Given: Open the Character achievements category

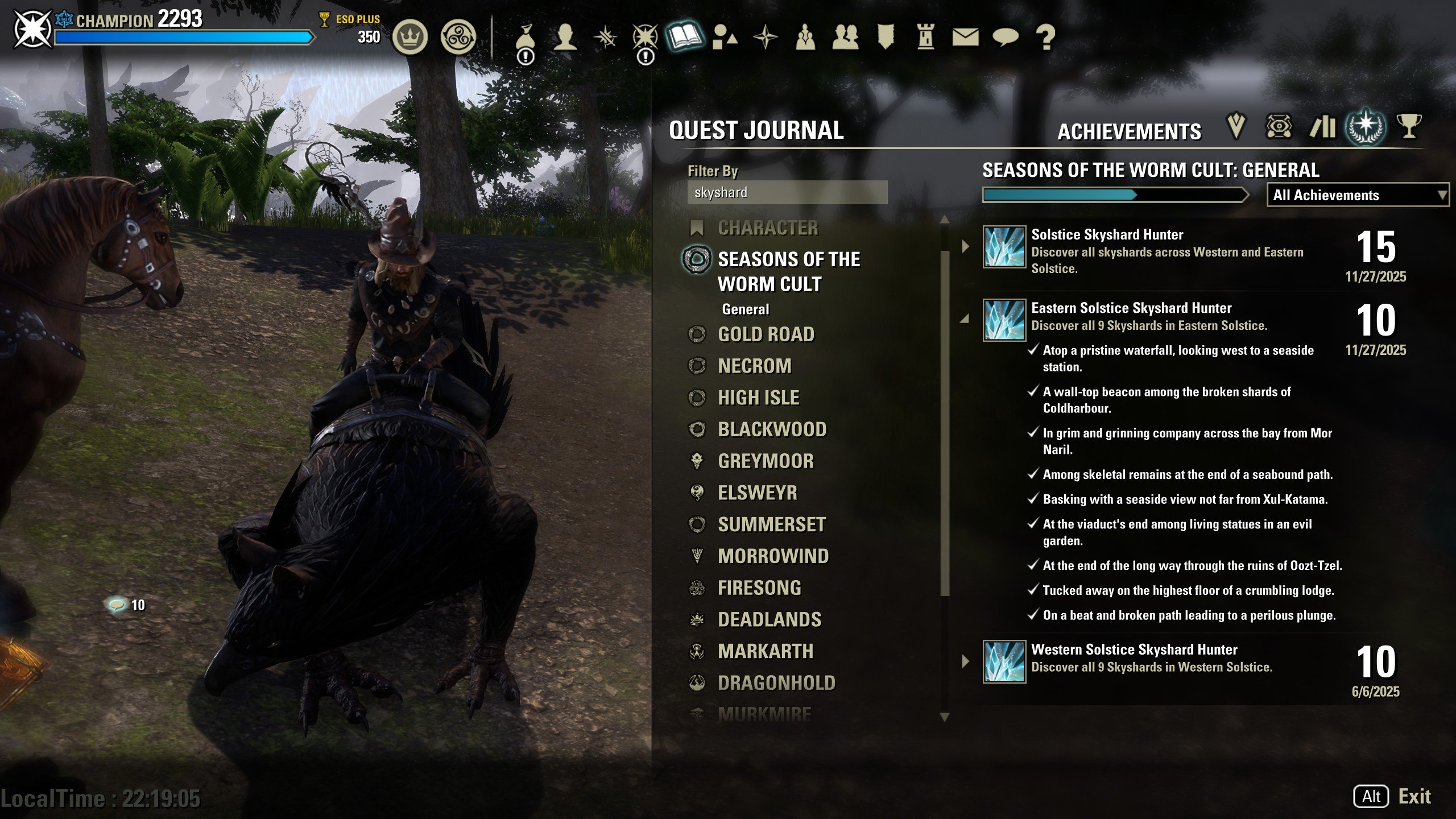Looking at the screenshot, I should (768, 228).
